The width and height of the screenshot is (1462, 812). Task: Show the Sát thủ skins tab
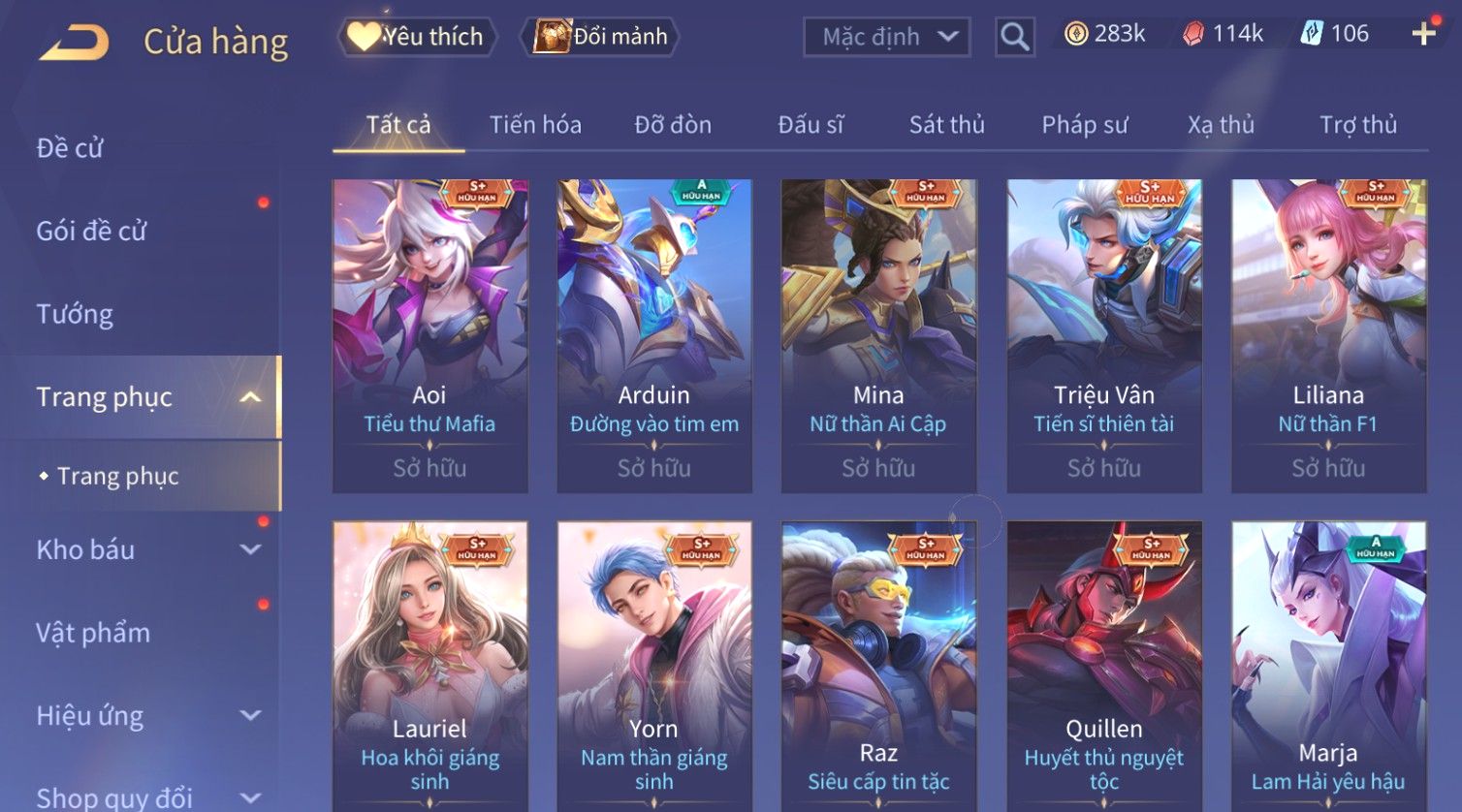click(x=946, y=125)
